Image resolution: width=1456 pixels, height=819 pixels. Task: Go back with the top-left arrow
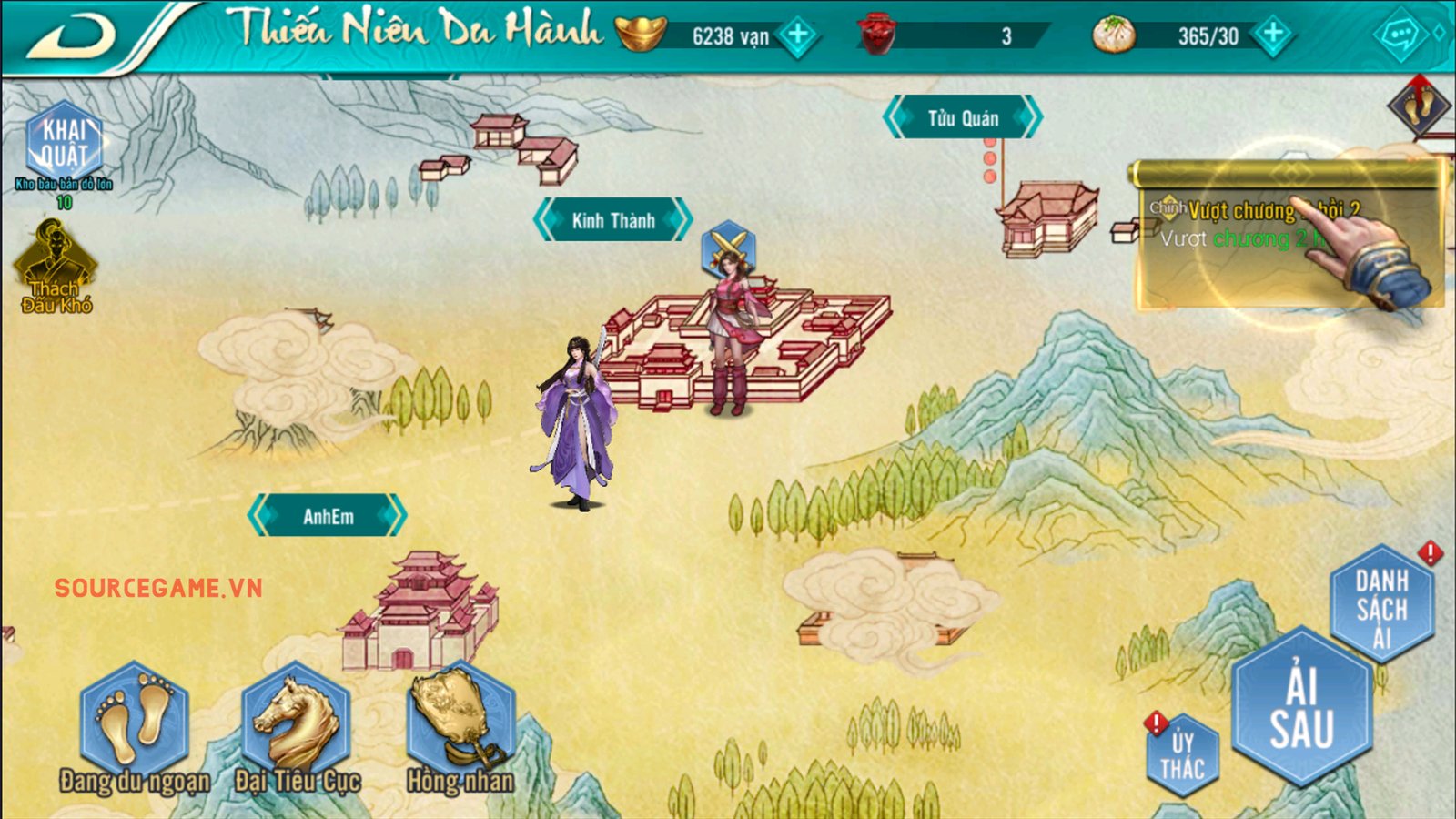[x=73, y=36]
